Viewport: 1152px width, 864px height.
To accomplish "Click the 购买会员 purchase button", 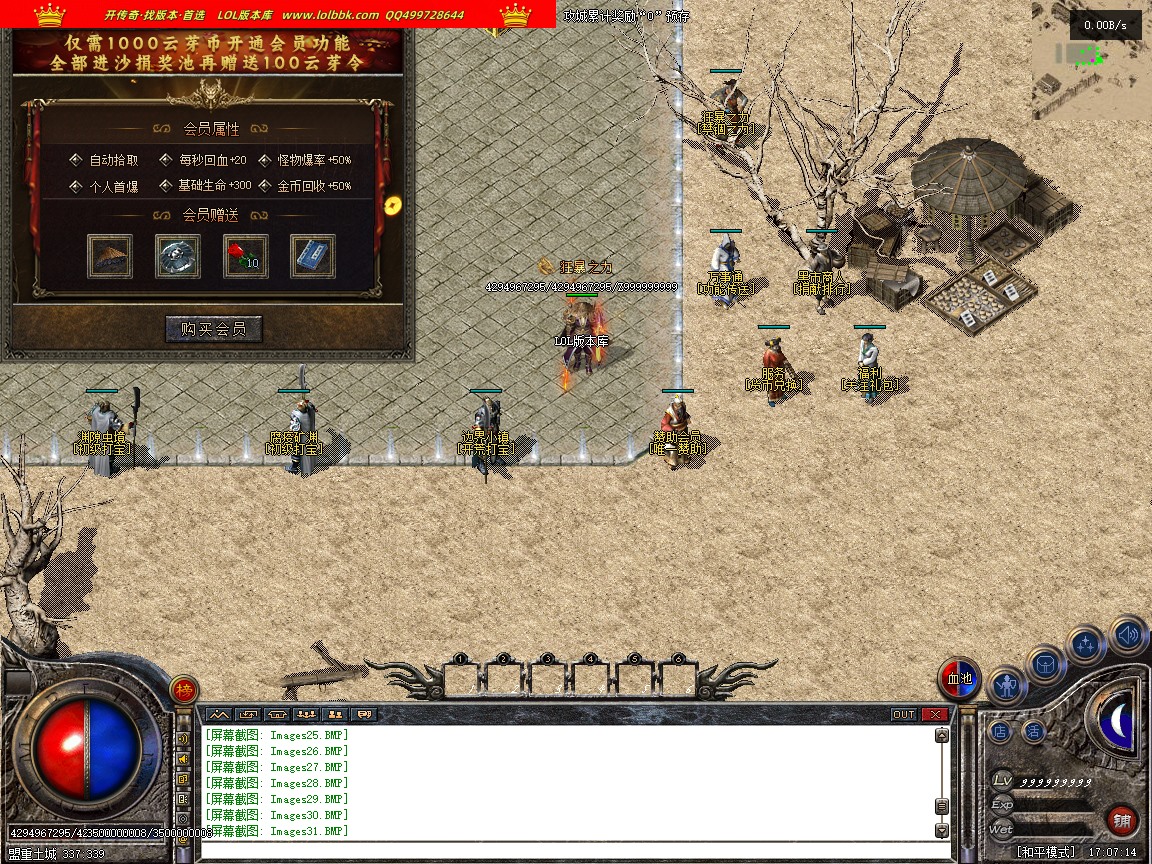I will (x=213, y=329).
